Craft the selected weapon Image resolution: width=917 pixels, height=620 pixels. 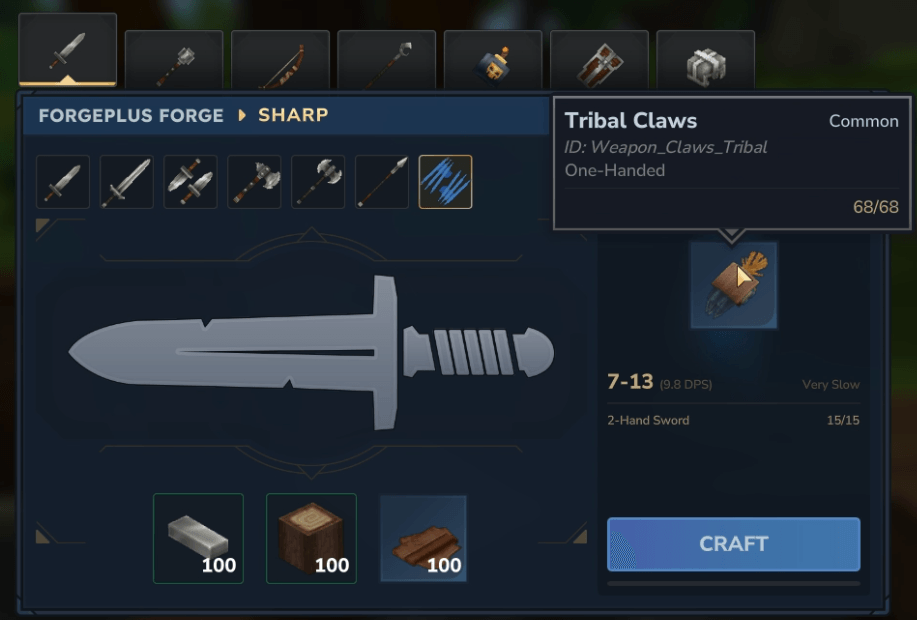[x=733, y=544]
